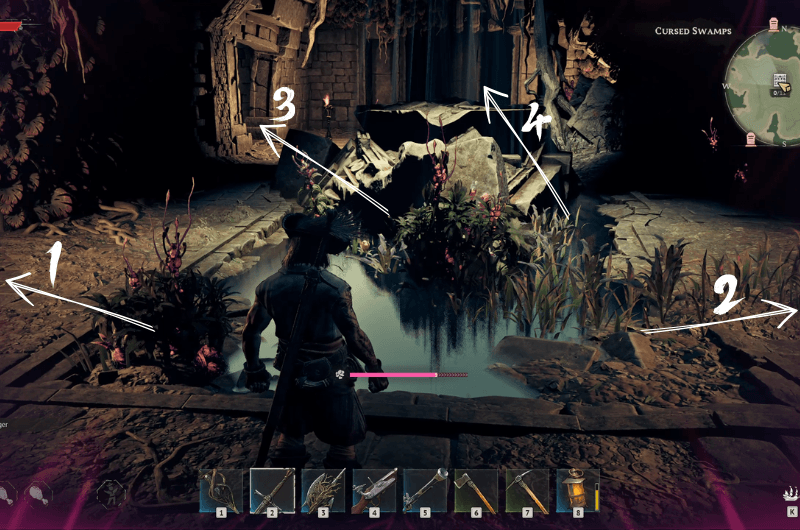
Task: Activate the lantern in slot 8
Action: [577, 491]
